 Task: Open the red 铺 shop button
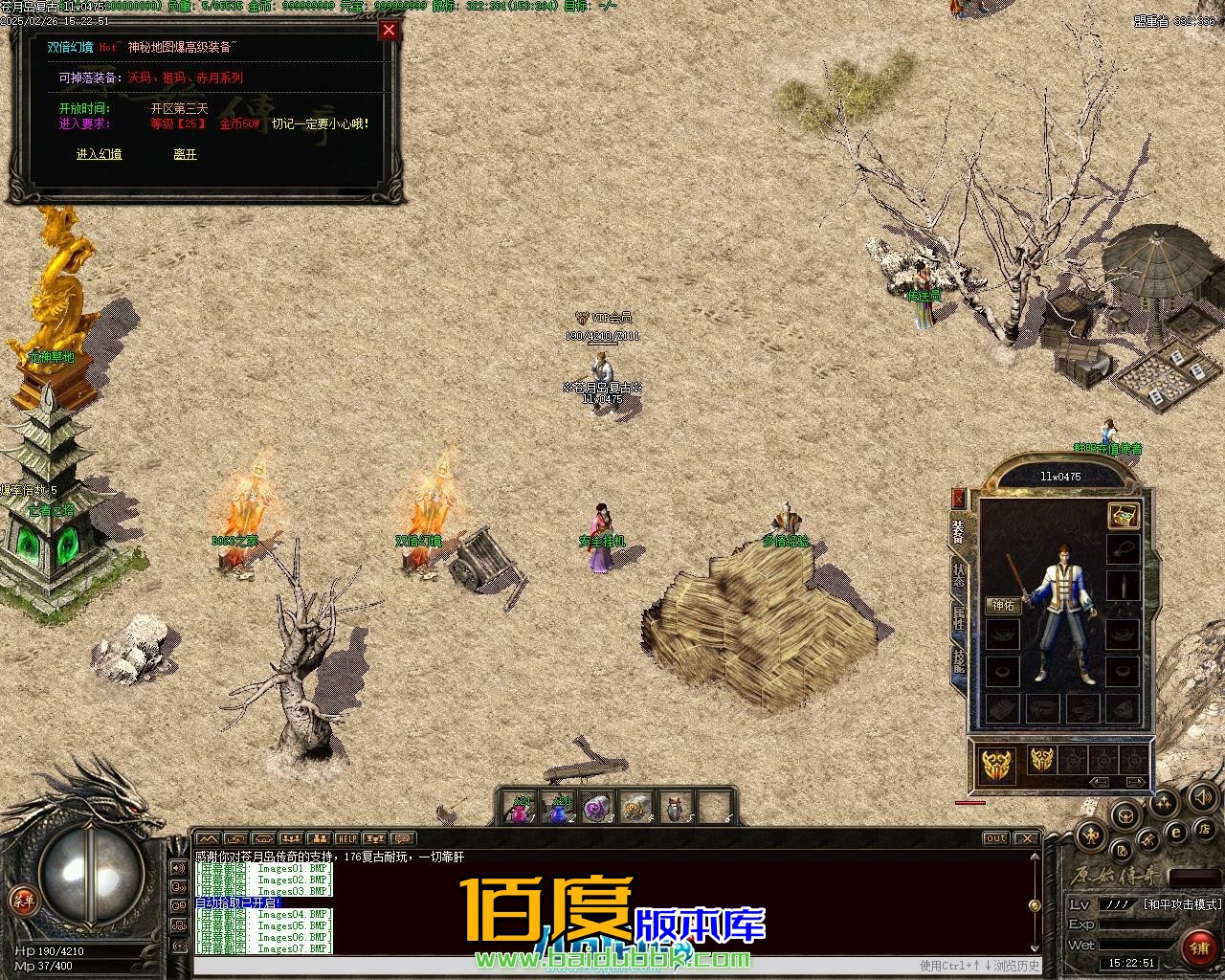click(1198, 947)
